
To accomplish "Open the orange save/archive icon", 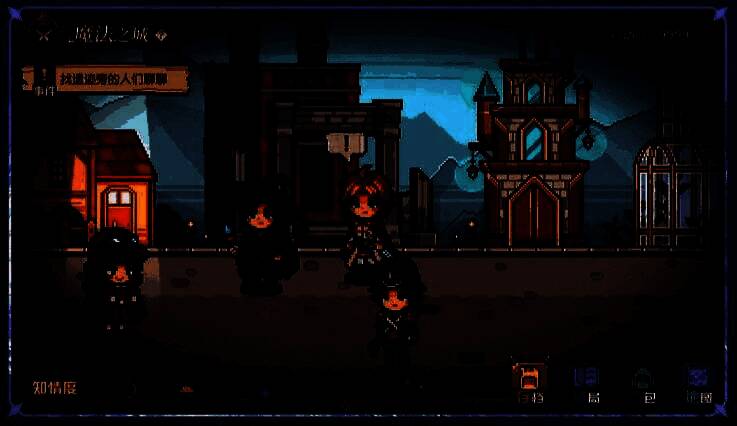I will click(530, 378).
